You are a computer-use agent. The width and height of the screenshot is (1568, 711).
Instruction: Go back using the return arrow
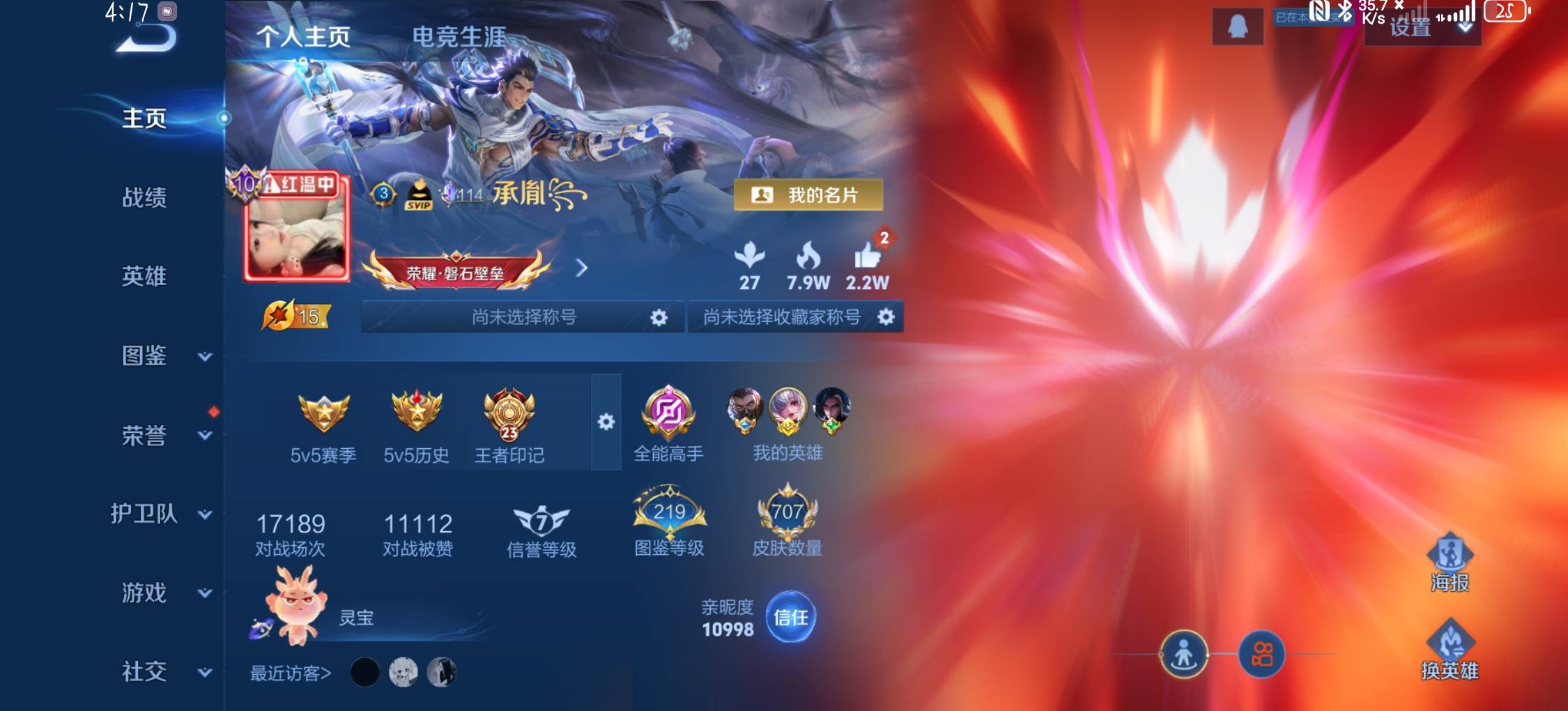coord(146,38)
